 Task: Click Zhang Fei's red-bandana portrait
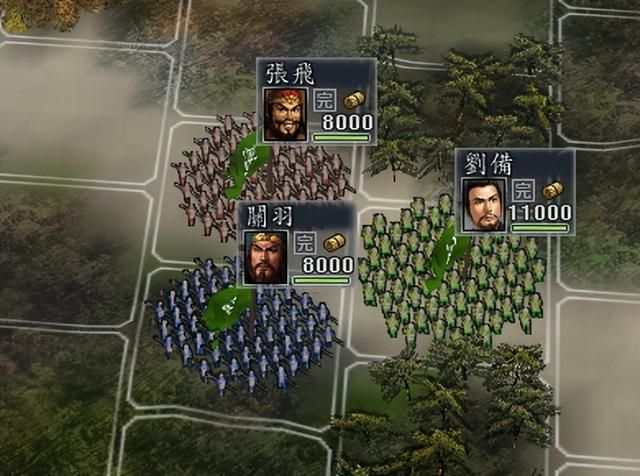[285, 115]
